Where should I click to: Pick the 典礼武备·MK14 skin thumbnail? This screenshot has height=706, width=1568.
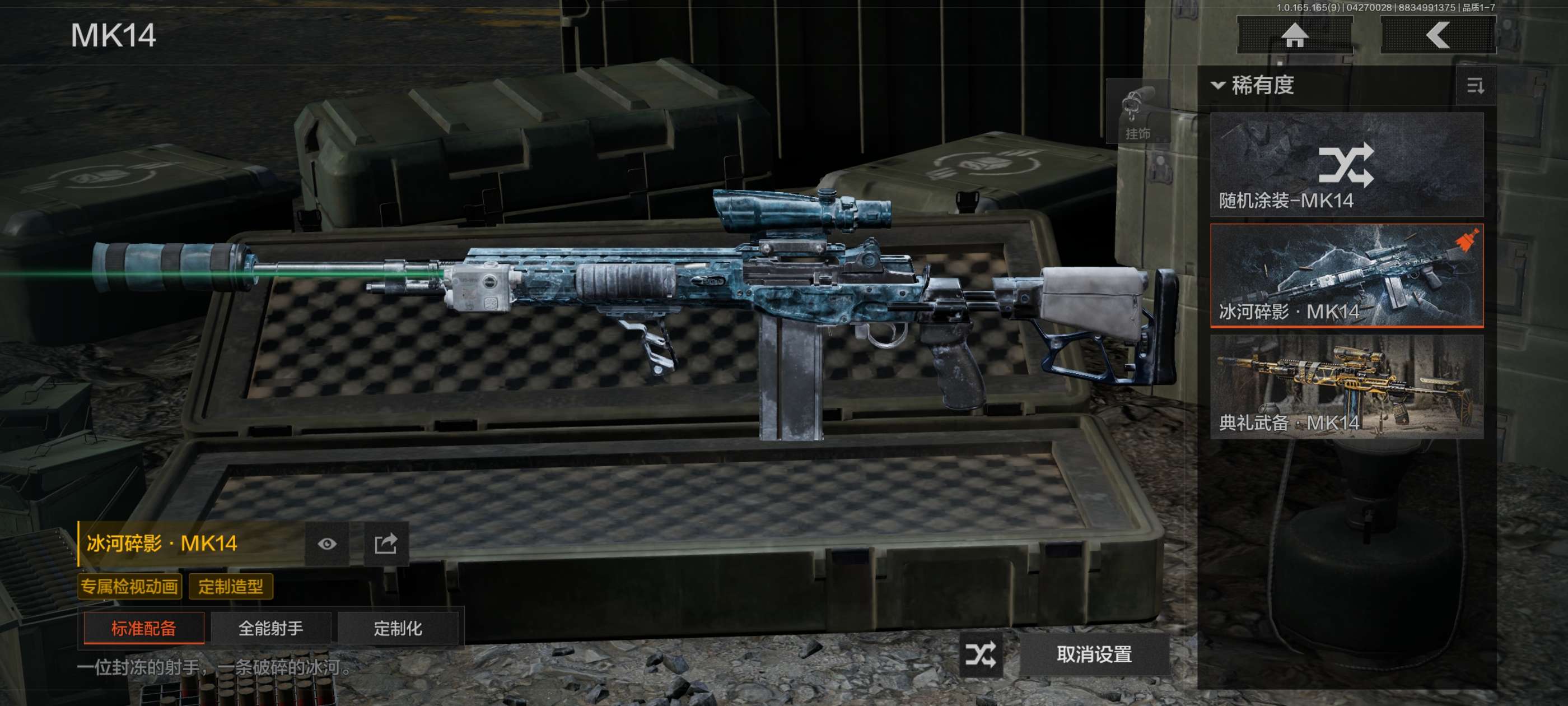pyautogui.click(x=1346, y=386)
